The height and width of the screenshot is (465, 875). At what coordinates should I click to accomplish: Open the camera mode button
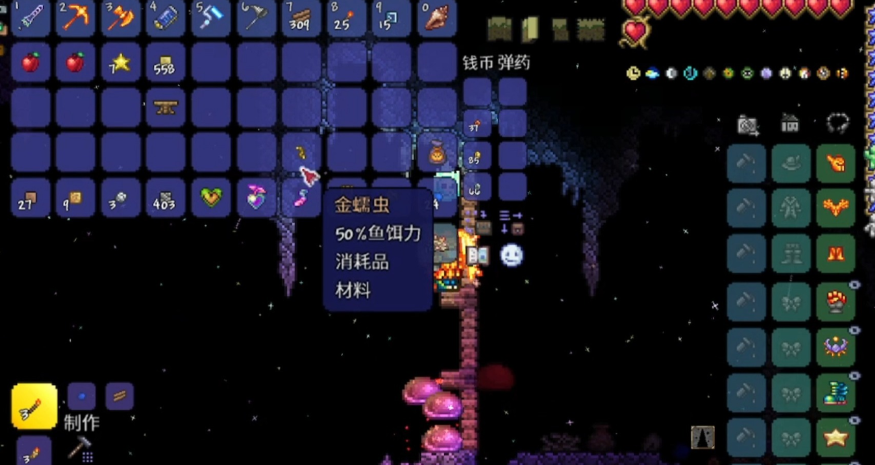click(x=746, y=124)
